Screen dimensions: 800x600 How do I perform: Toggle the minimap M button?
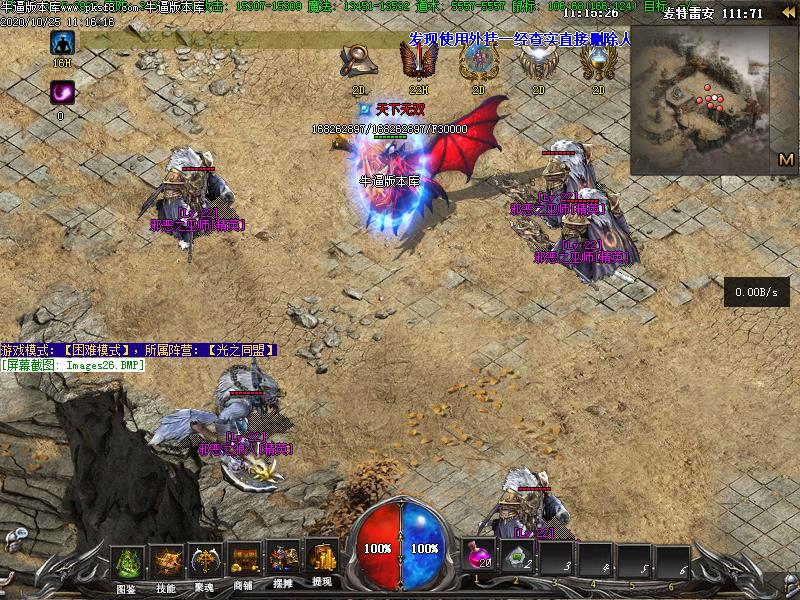pos(785,159)
